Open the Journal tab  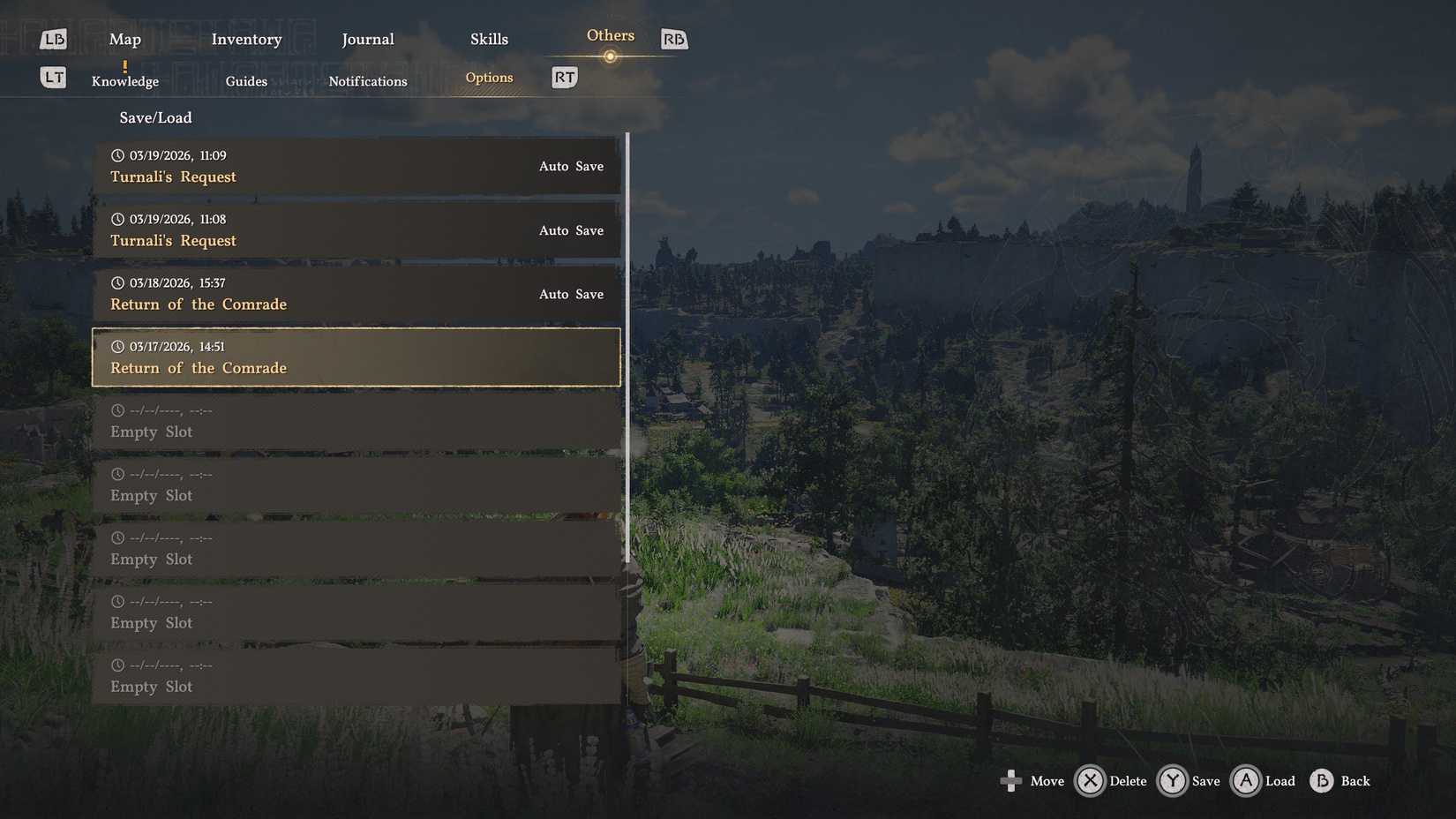coord(367,39)
